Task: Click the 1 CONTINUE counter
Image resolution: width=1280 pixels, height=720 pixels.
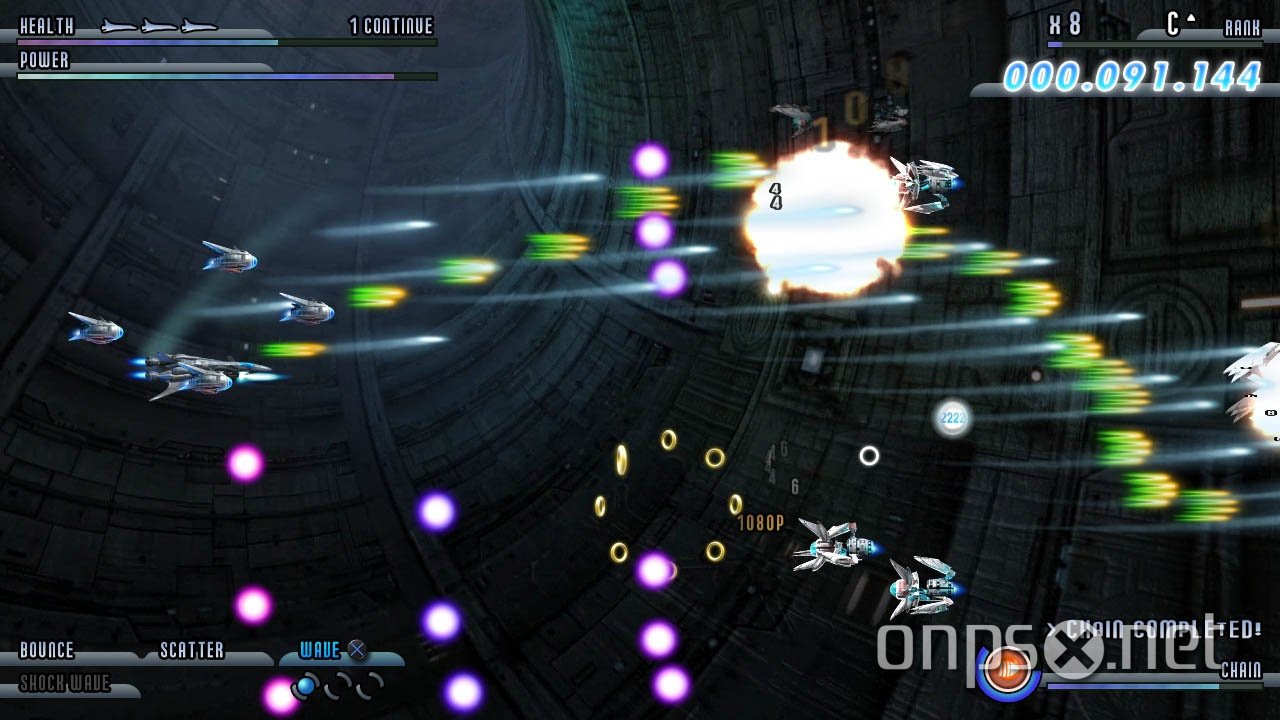Action: 390,26
